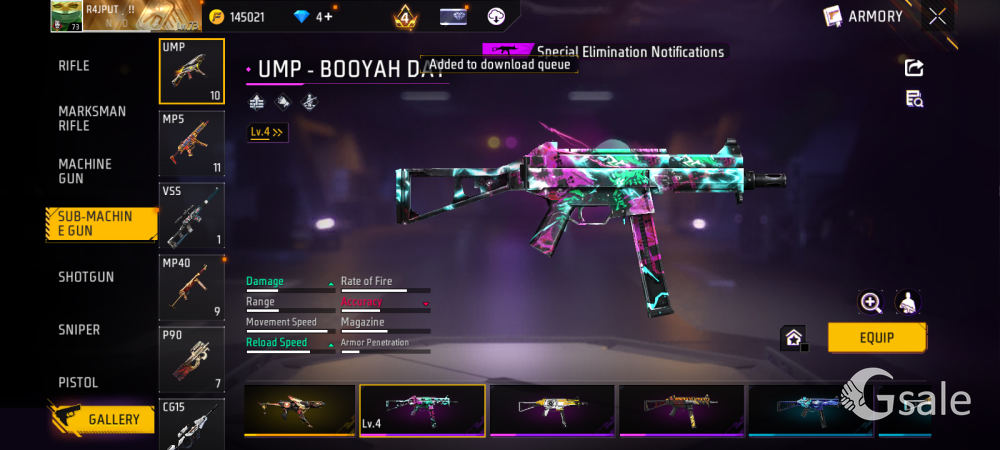
Task: Select the MP5 weapon thumbnail
Action: click(x=192, y=143)
